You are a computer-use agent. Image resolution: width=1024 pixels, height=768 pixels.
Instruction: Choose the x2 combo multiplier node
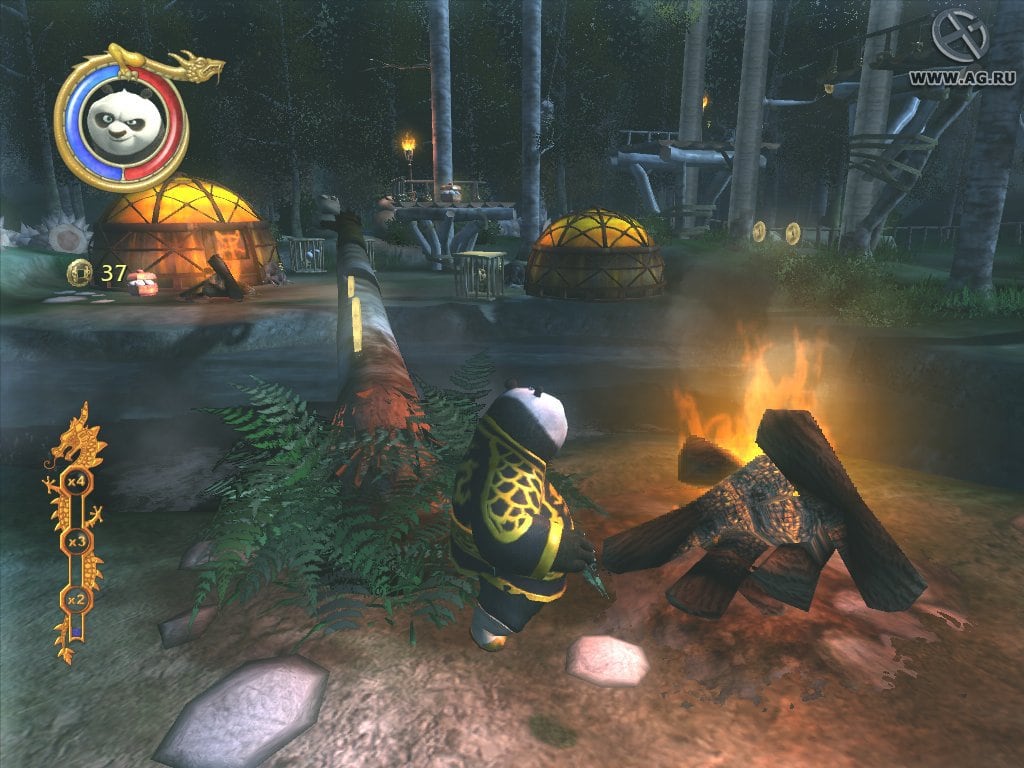(x=75, y=599)
